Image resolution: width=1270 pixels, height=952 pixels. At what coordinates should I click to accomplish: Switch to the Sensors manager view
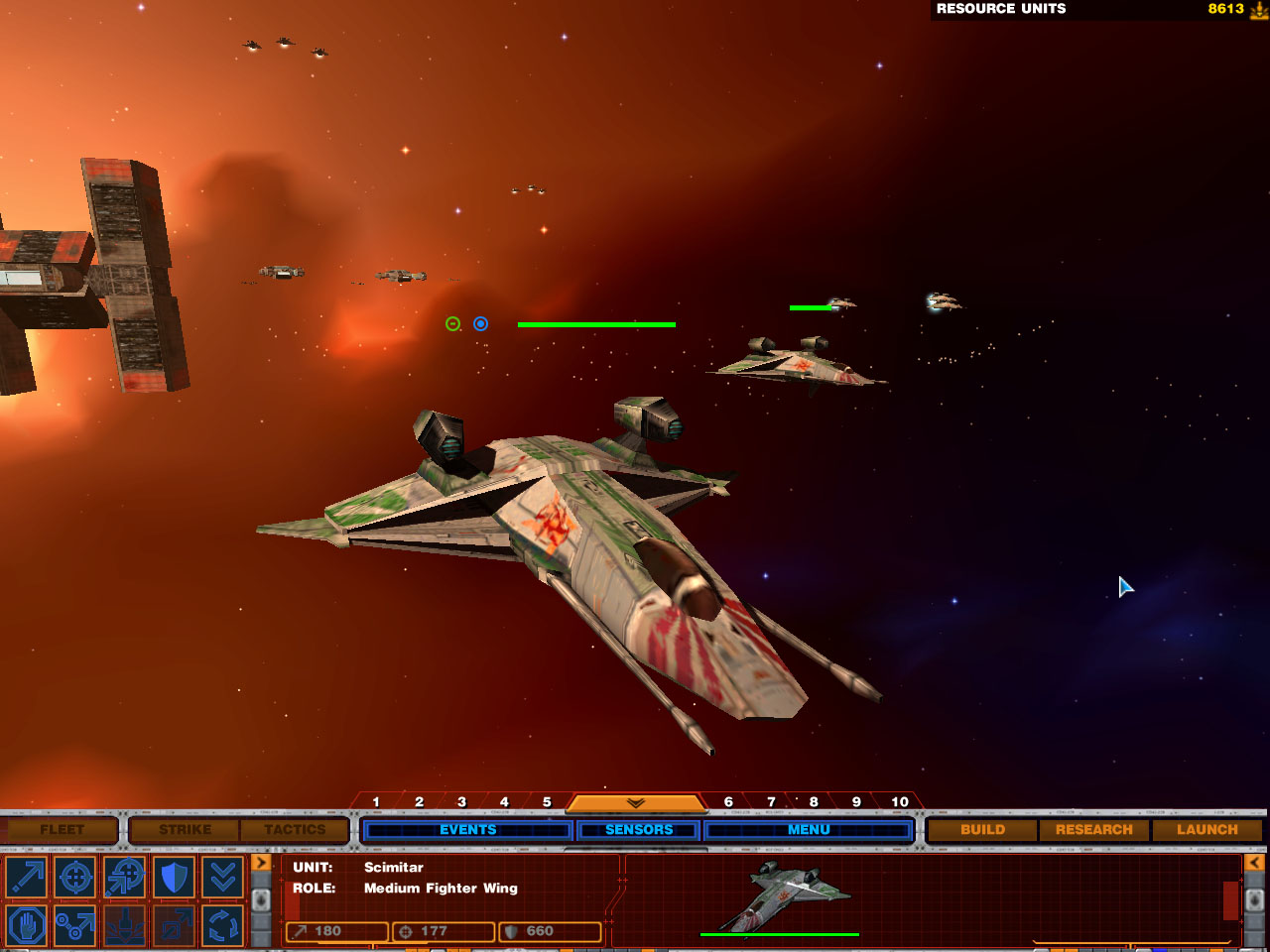coord(639,829)
